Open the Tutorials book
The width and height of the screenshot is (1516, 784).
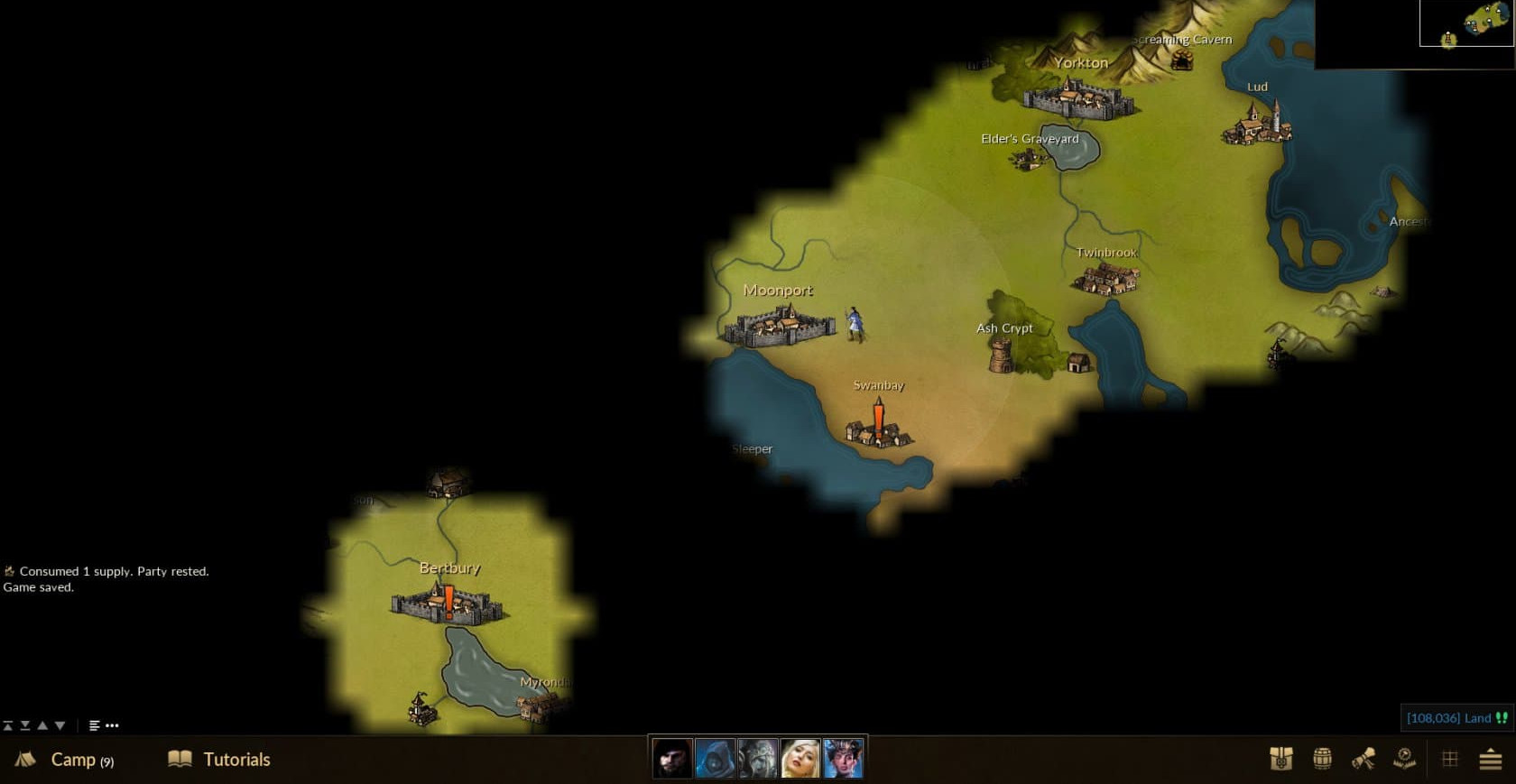(219, 760)
